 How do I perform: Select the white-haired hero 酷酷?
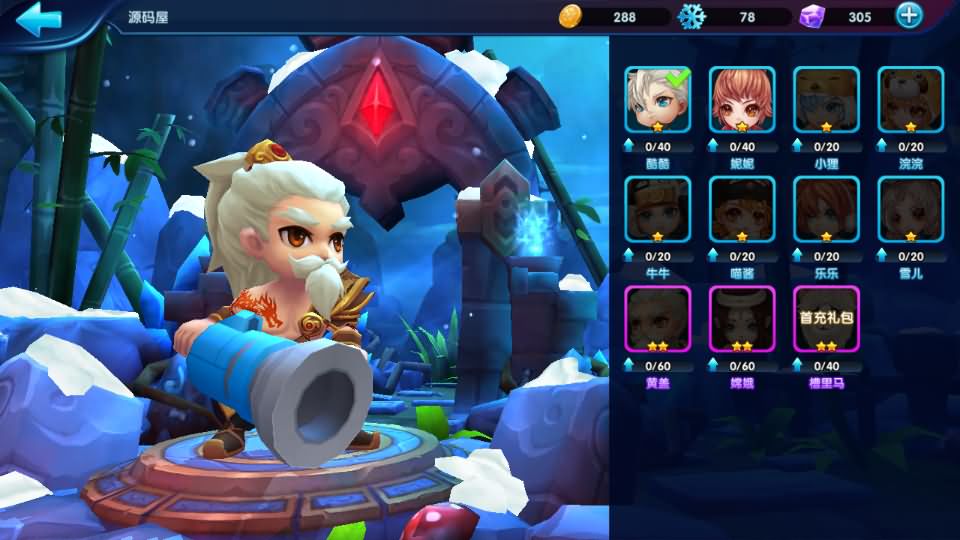click(x=658, y=99)
